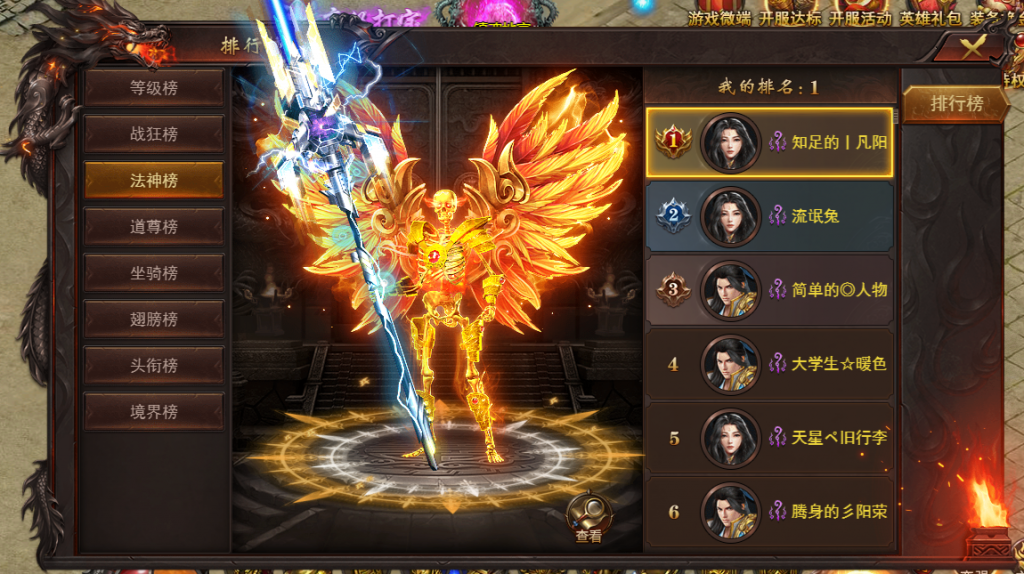Choose sixth-ranked player 腾身的彡阳荣
This screenshot has width=1024, height=574.
(x=769, y=511)
